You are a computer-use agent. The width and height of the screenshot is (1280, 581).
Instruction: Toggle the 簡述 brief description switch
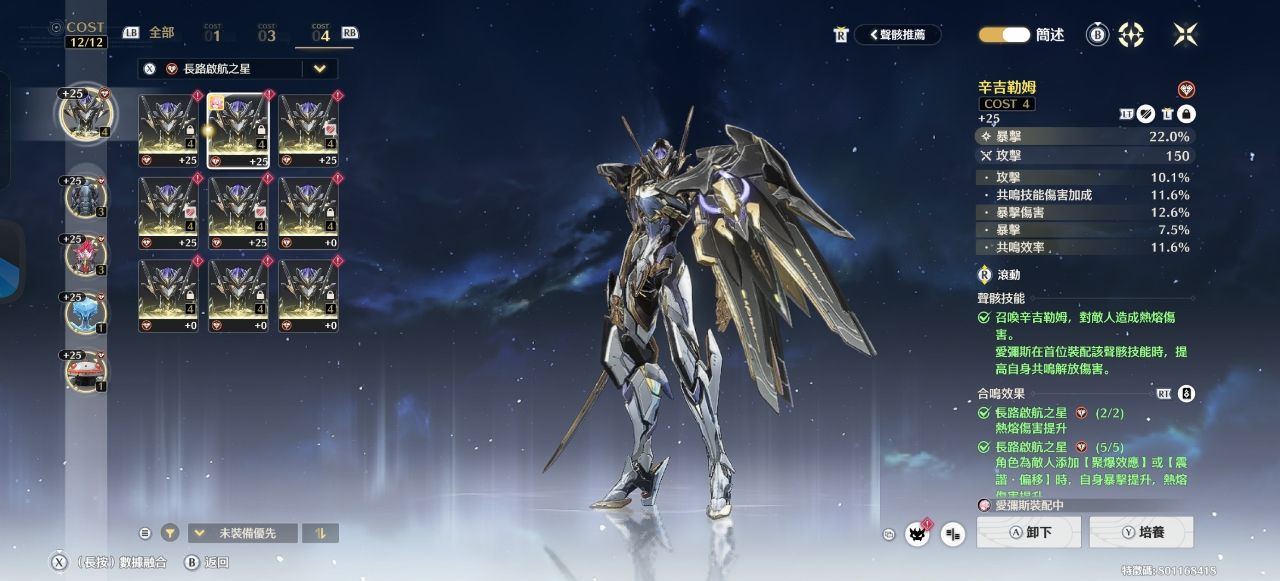pyautogui.click(x=1003, y=35)
